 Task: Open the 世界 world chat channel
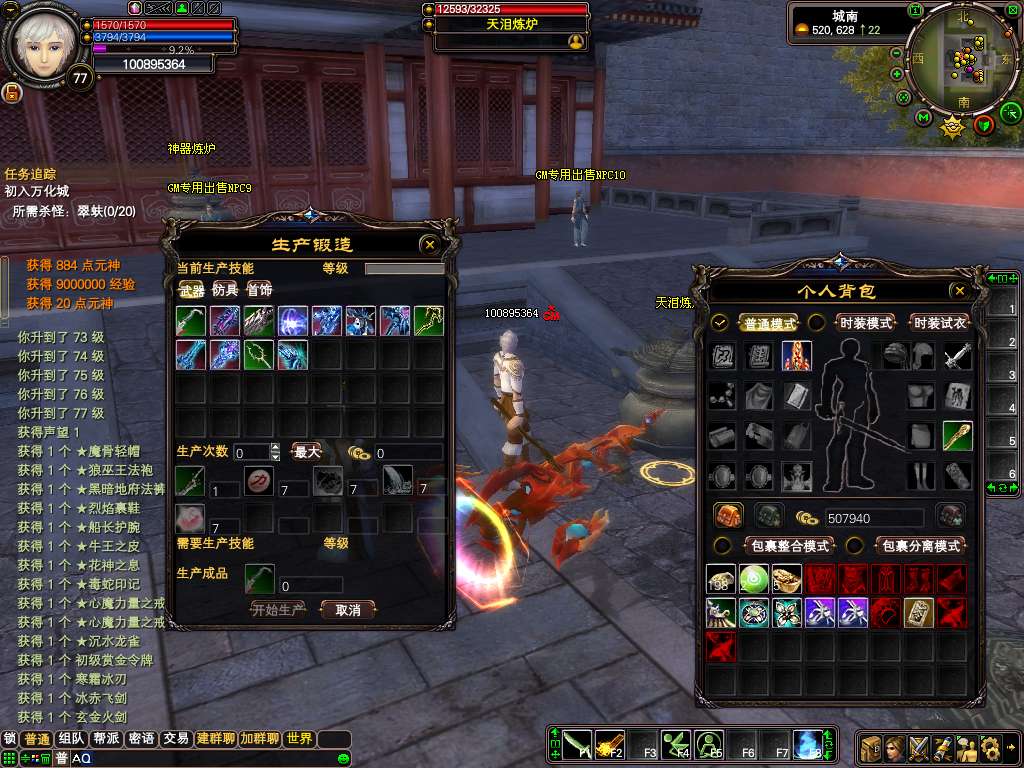299,739
